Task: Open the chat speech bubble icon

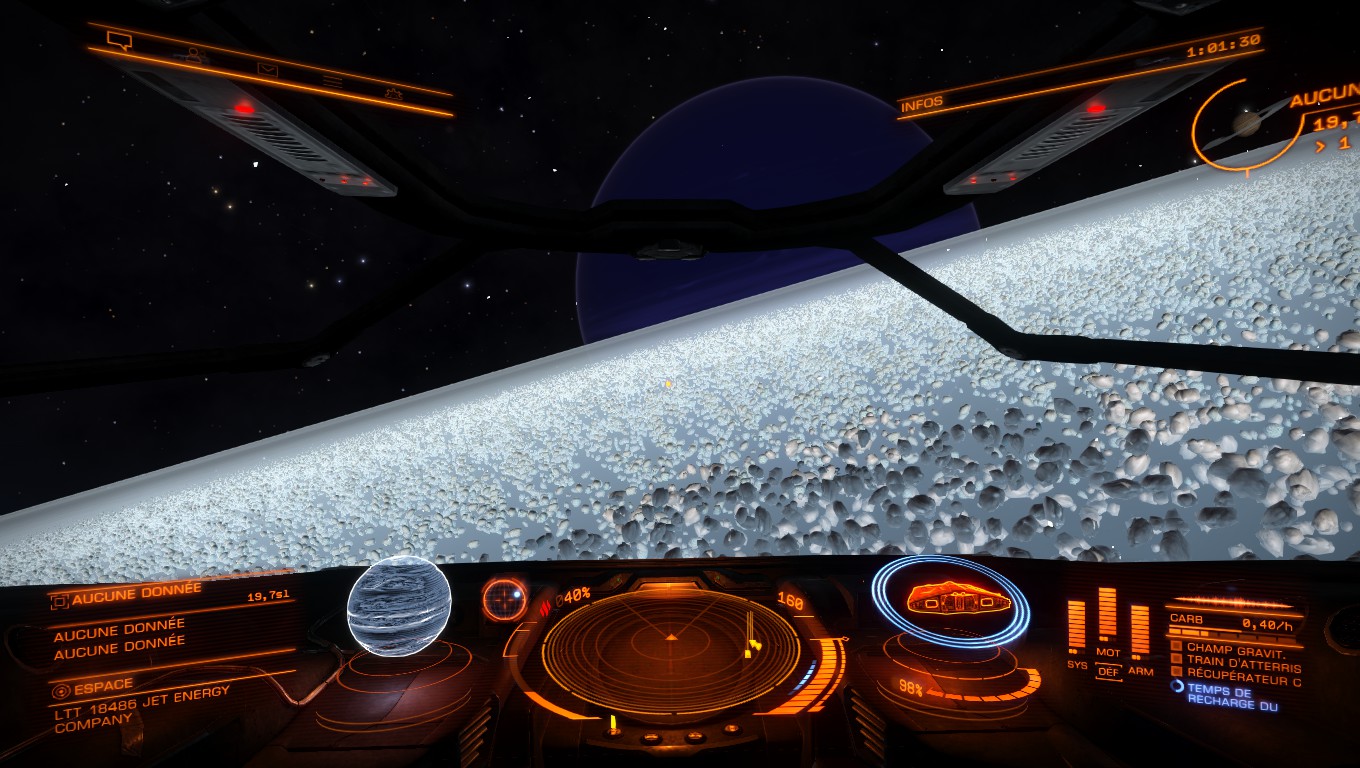Action: click(x=119, y=41)
